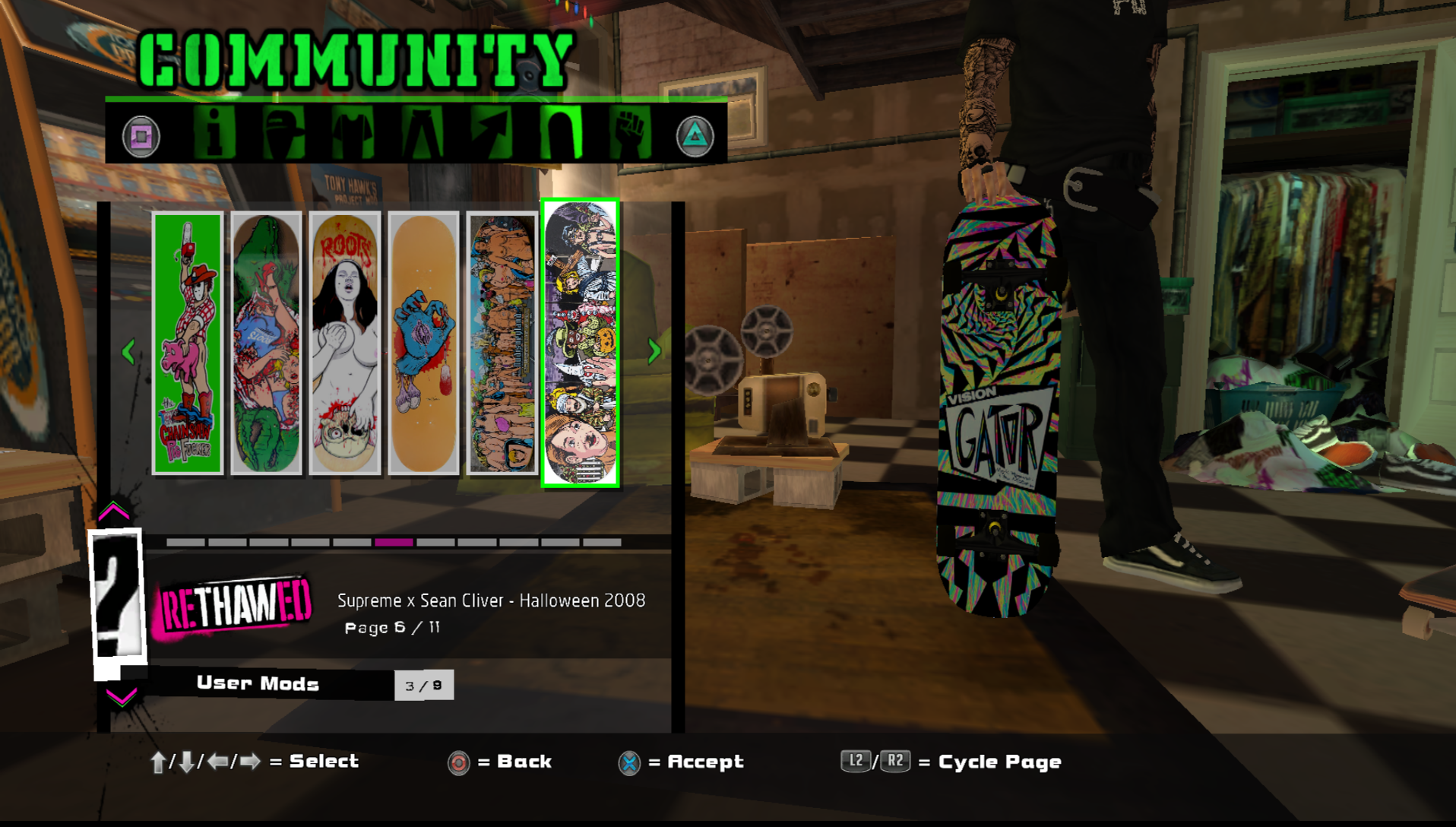
Task: Open the info tab with the letter i
Action: click(214, 134)
